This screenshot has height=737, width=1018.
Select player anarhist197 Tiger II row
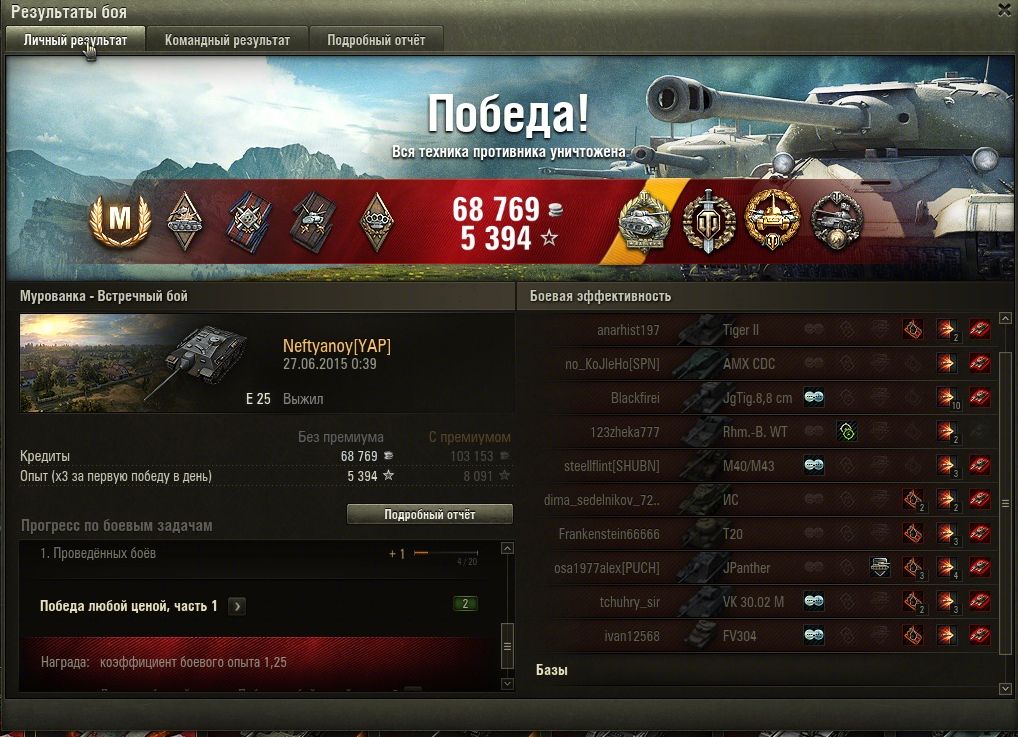pos(760,330)
